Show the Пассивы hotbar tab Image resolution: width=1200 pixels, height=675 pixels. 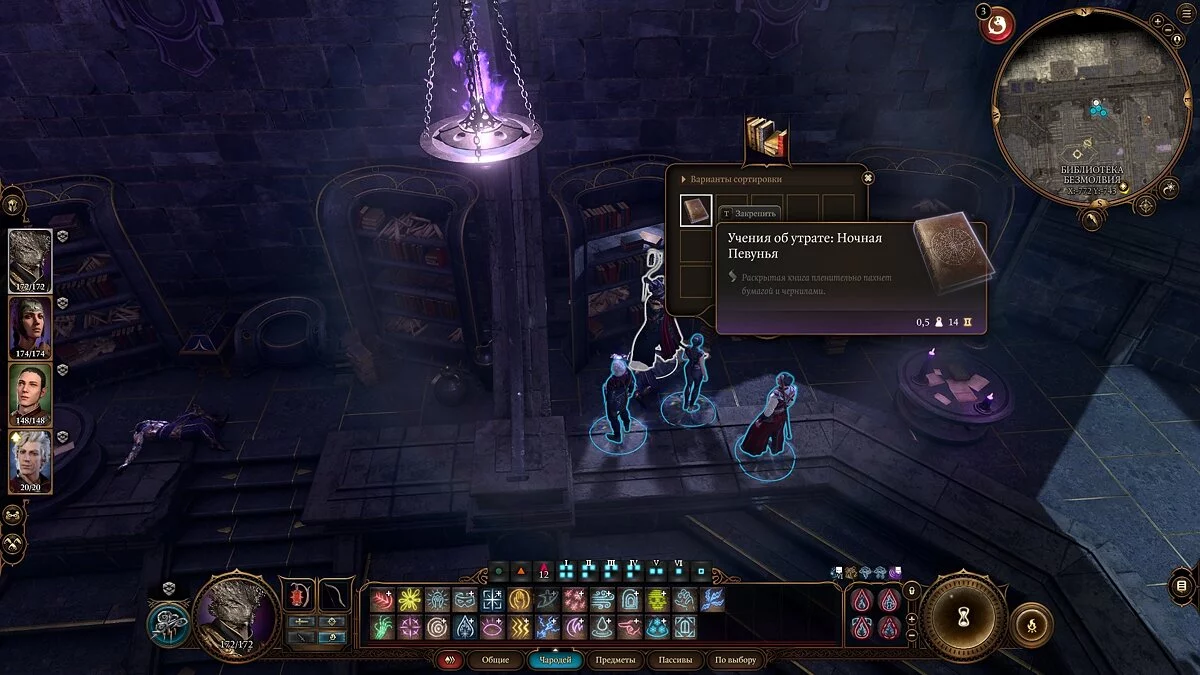tap(674, 660)
